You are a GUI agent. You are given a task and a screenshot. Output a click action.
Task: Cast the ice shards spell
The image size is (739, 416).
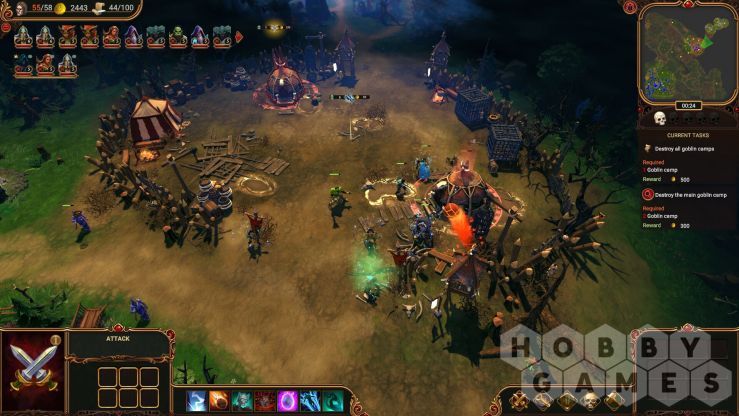click(x=310, y=401)
